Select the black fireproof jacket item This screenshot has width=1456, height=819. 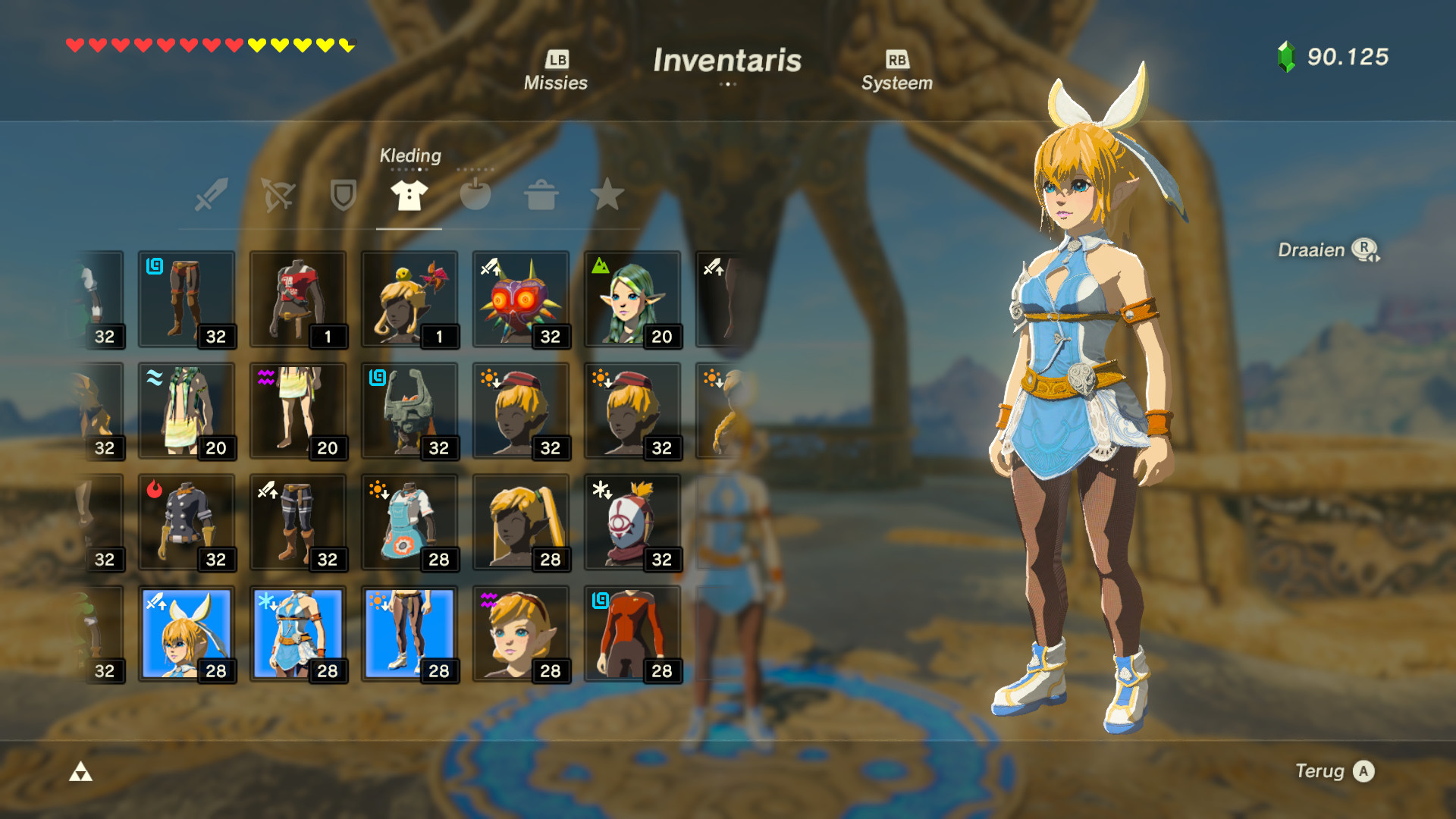[187, 522]
